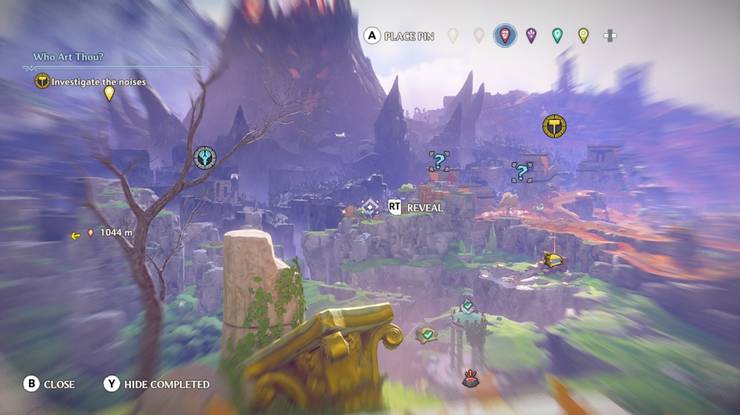
Task: Click the gold hammer forge marker
Action: click(x=553, y=126)
